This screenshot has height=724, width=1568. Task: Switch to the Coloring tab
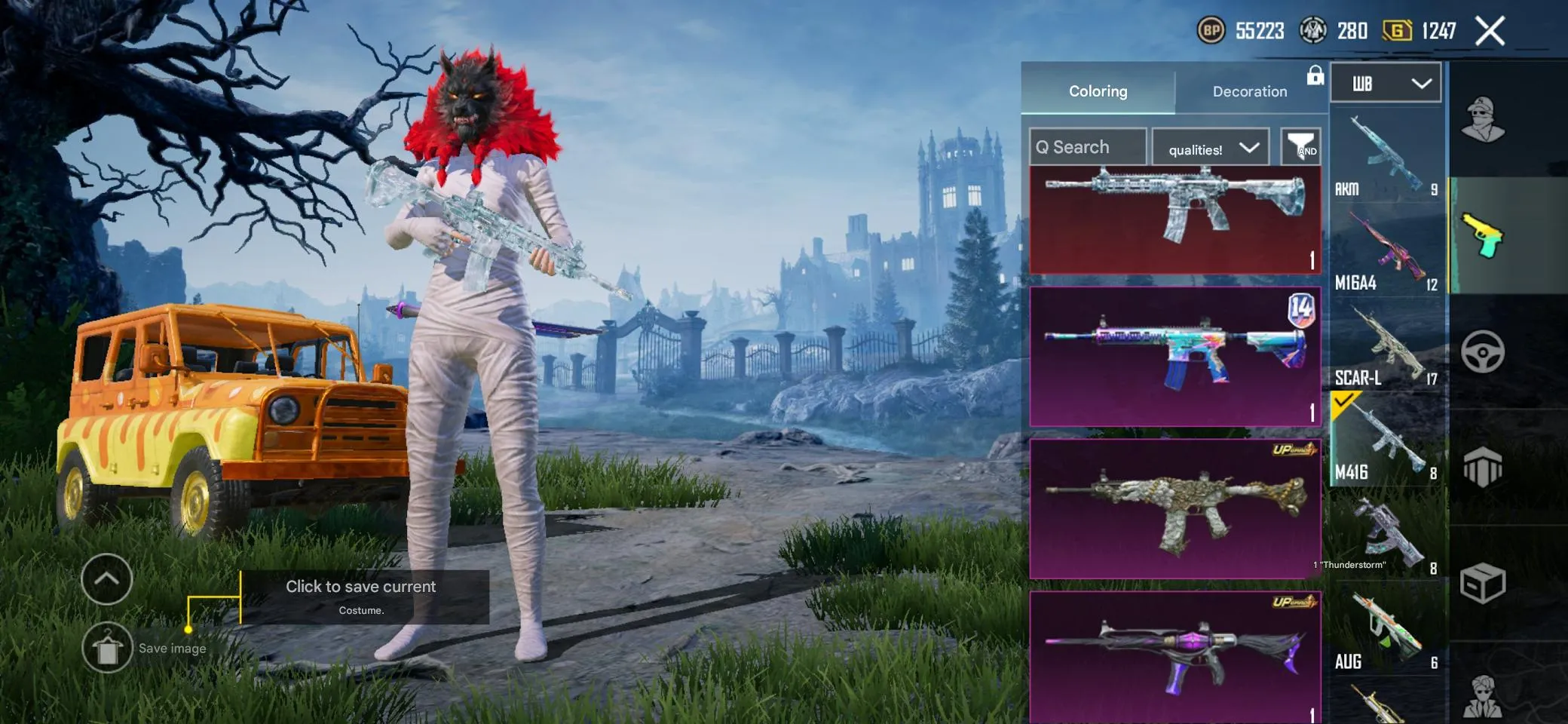point(1097,91)
